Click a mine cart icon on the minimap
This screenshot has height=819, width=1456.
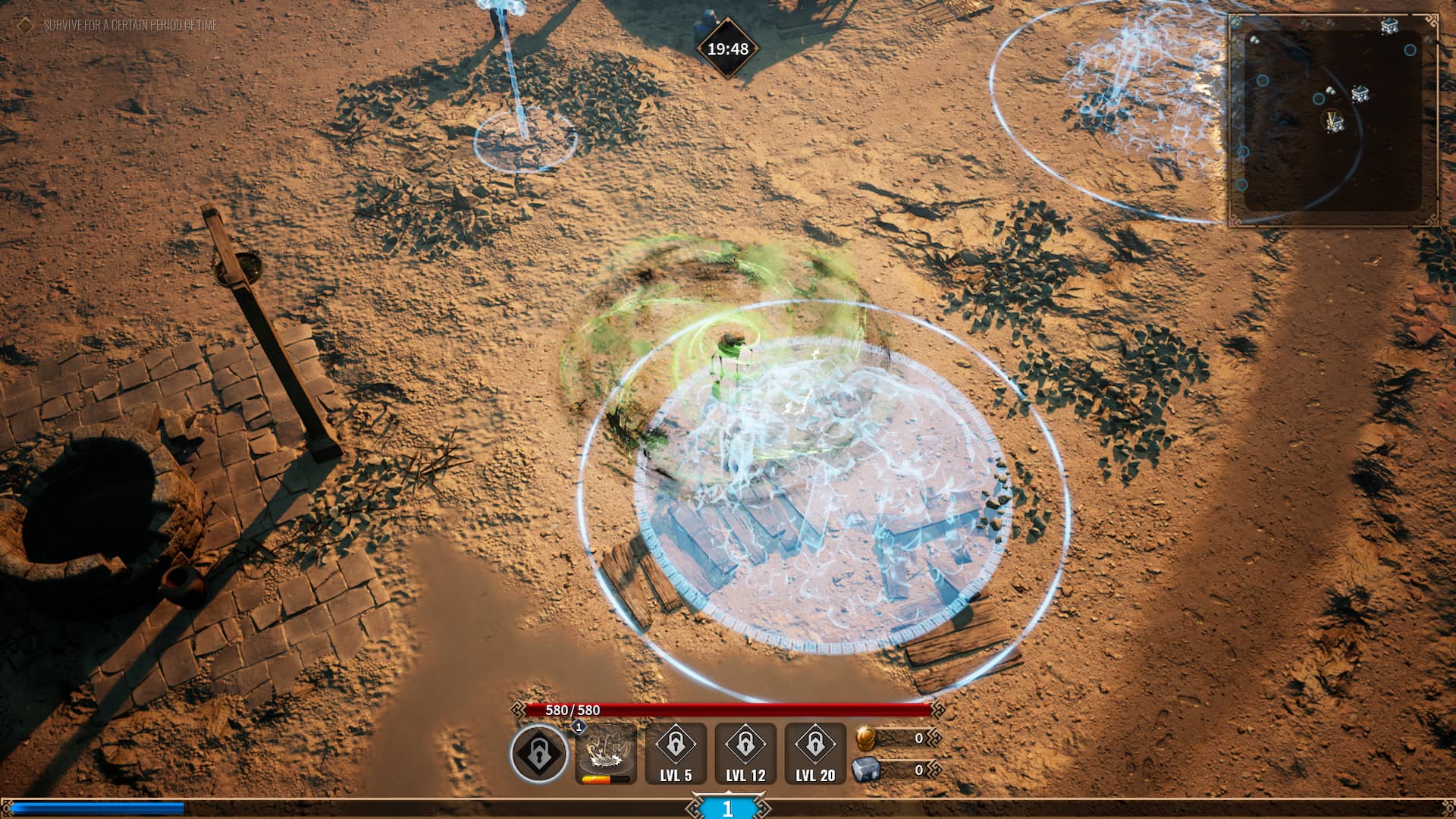click(1361, 93)
